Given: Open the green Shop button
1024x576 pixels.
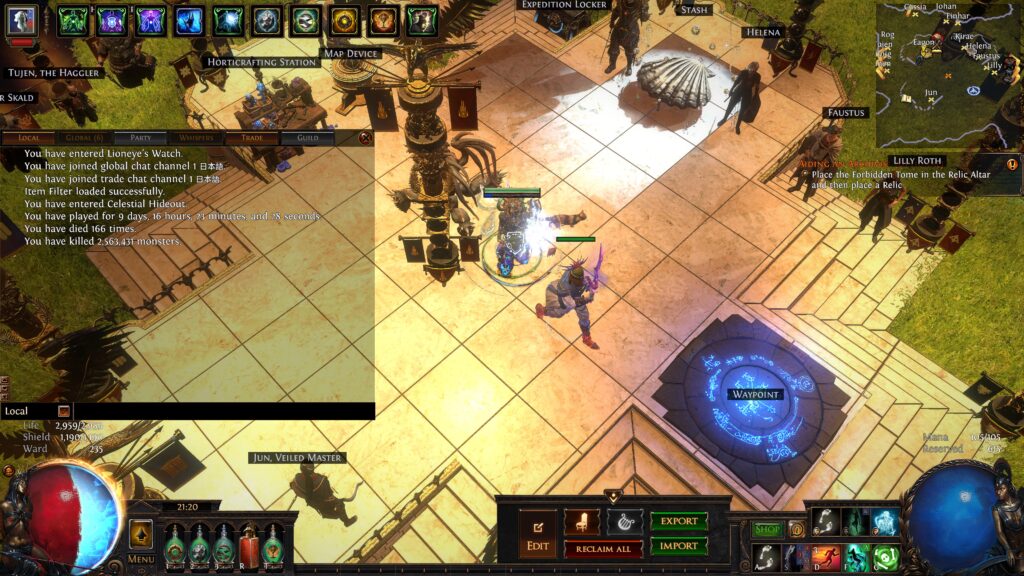Looking at the screenshot, I should click(x=767, y=529).
